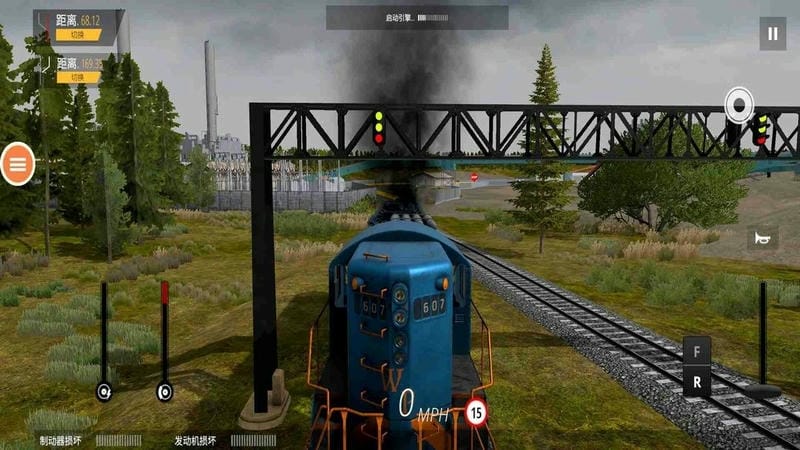Select reverse gear R
This screenshot has width=800, height=450.
697,381
